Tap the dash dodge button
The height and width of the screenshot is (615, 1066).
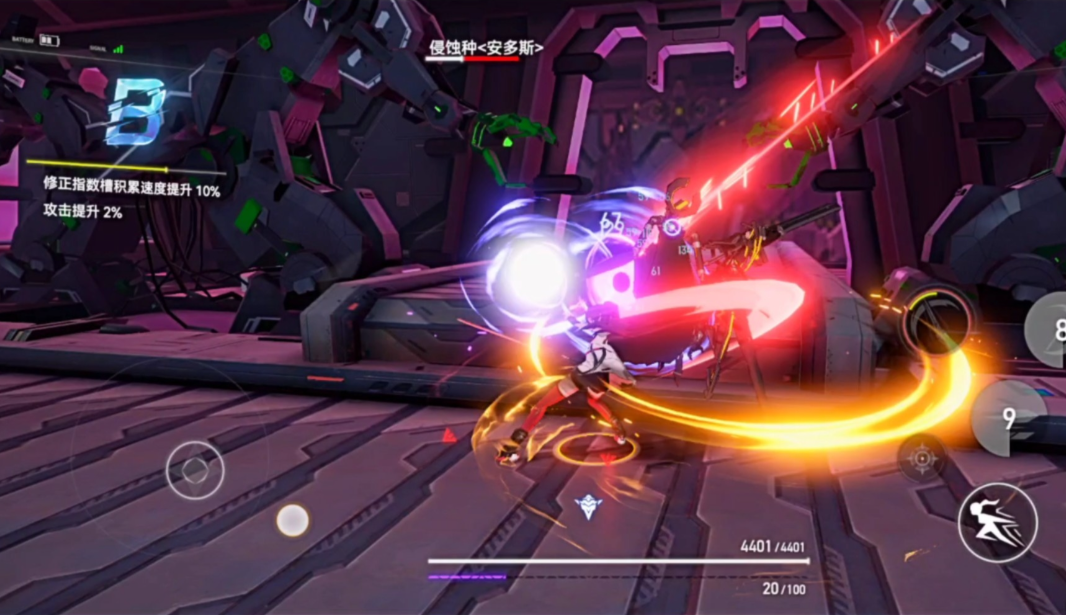pyautogui.click(x=997, y=522)
